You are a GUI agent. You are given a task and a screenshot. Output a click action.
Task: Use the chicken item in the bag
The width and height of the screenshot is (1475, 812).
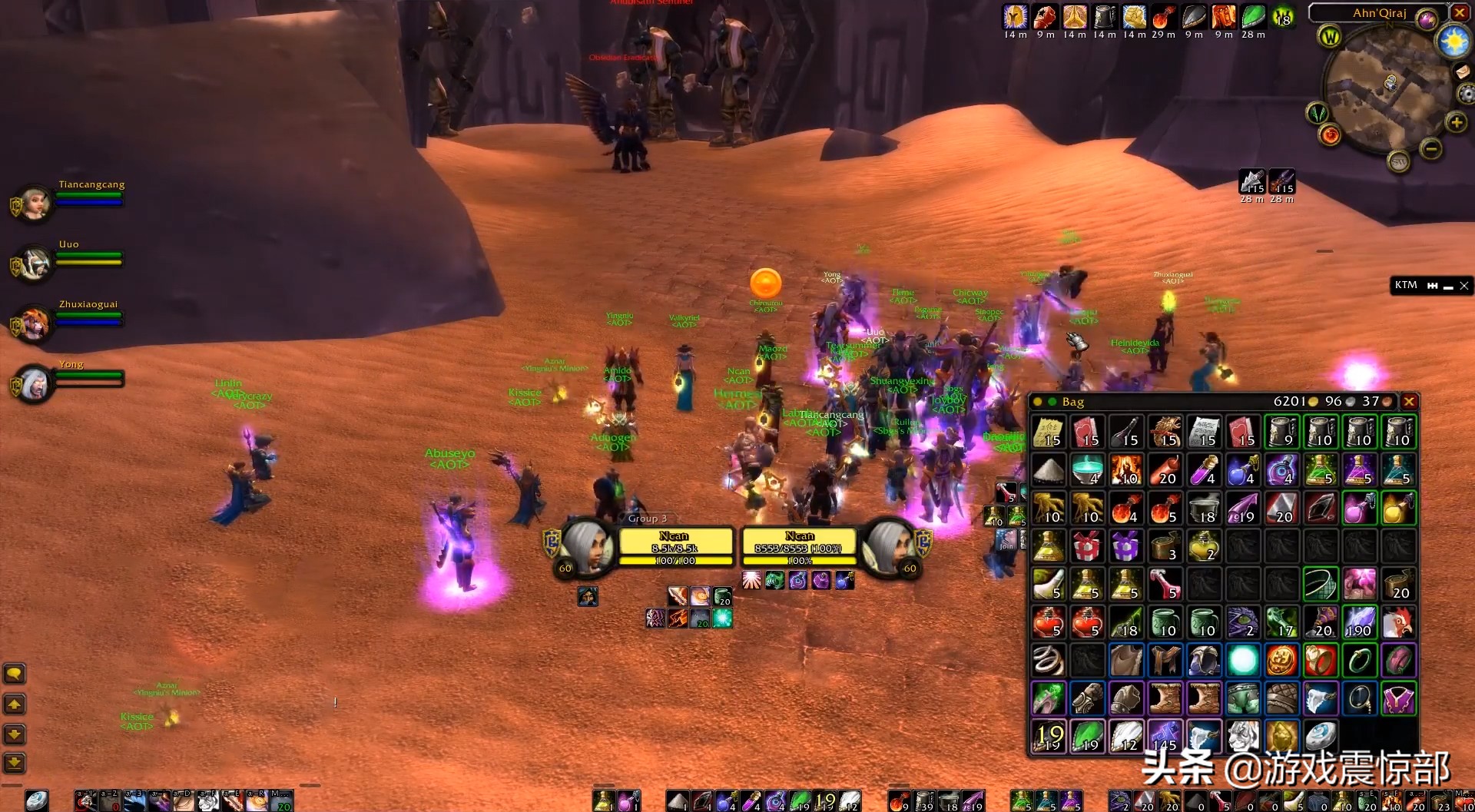point(1397,622)
